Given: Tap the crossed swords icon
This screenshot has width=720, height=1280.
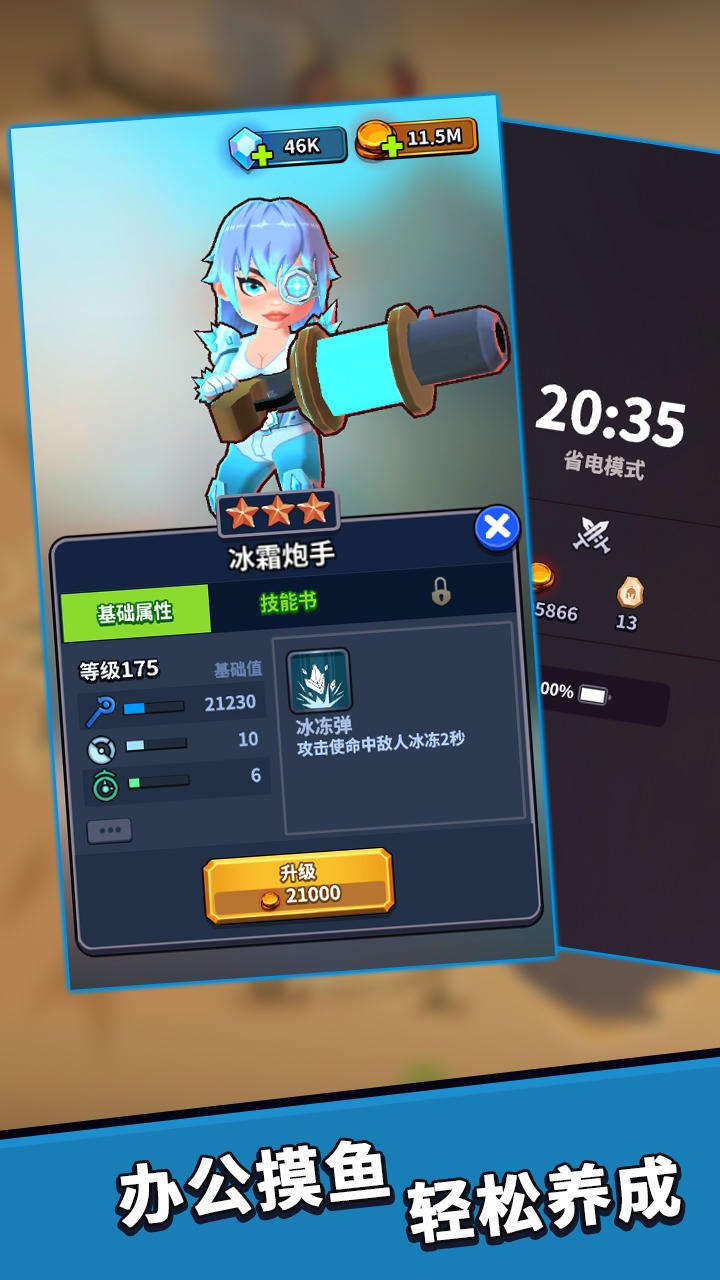Looking at the screenshot, I should tap(591, 534).
